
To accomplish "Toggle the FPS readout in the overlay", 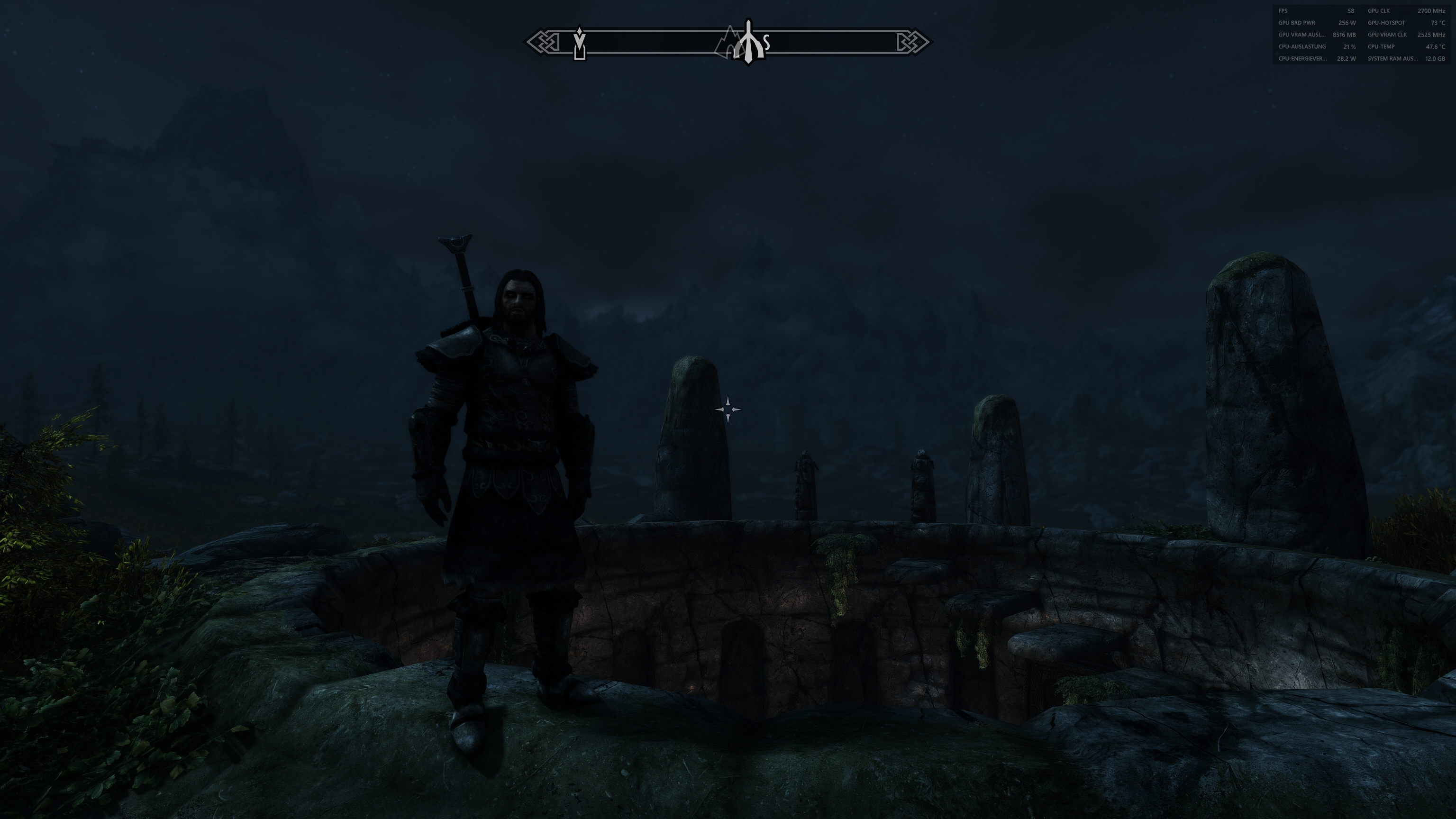I will pyautogui.click(x=1283, y=11).
